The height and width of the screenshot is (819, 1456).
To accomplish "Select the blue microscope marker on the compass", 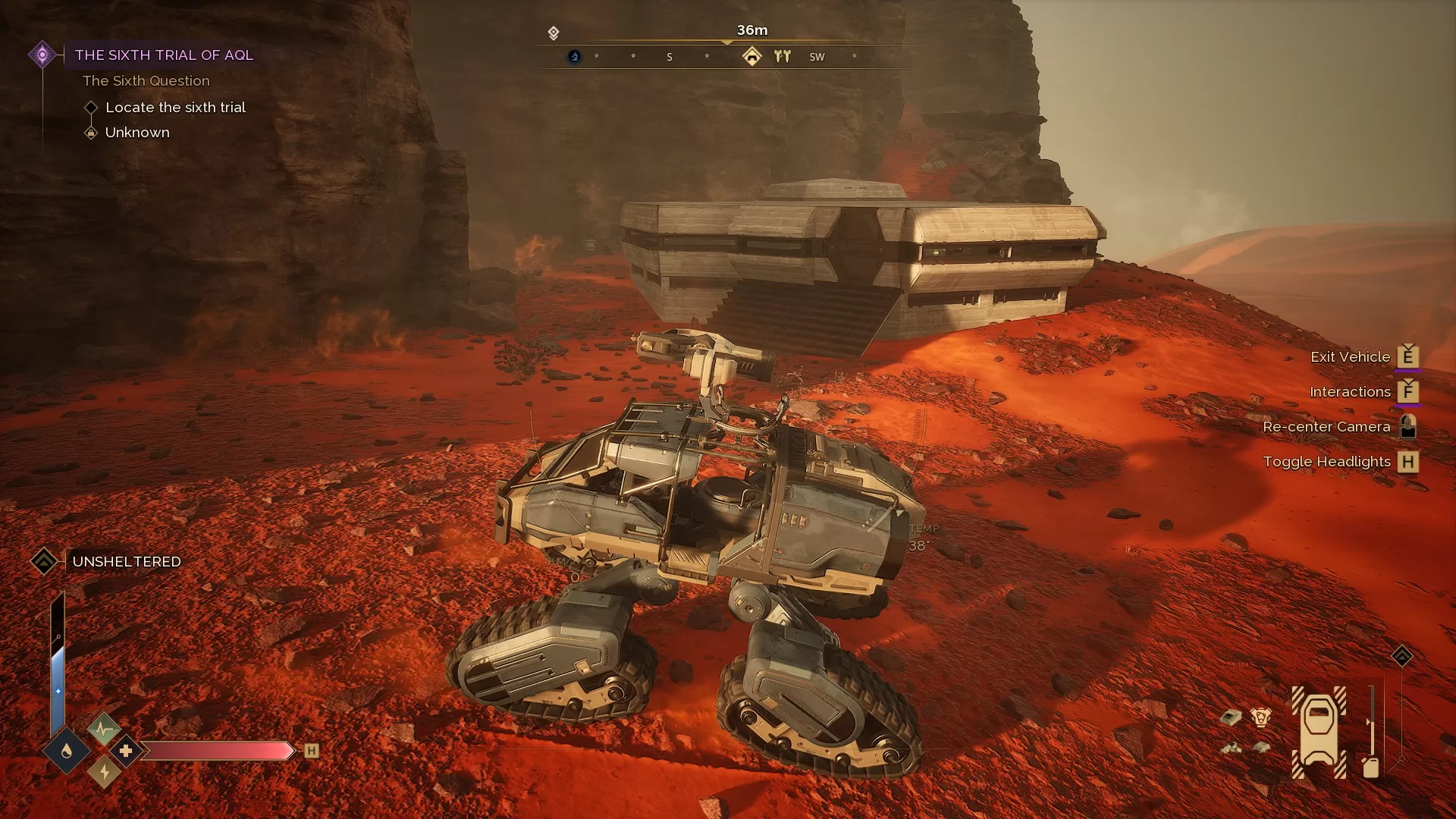I will tap(574, 56).
